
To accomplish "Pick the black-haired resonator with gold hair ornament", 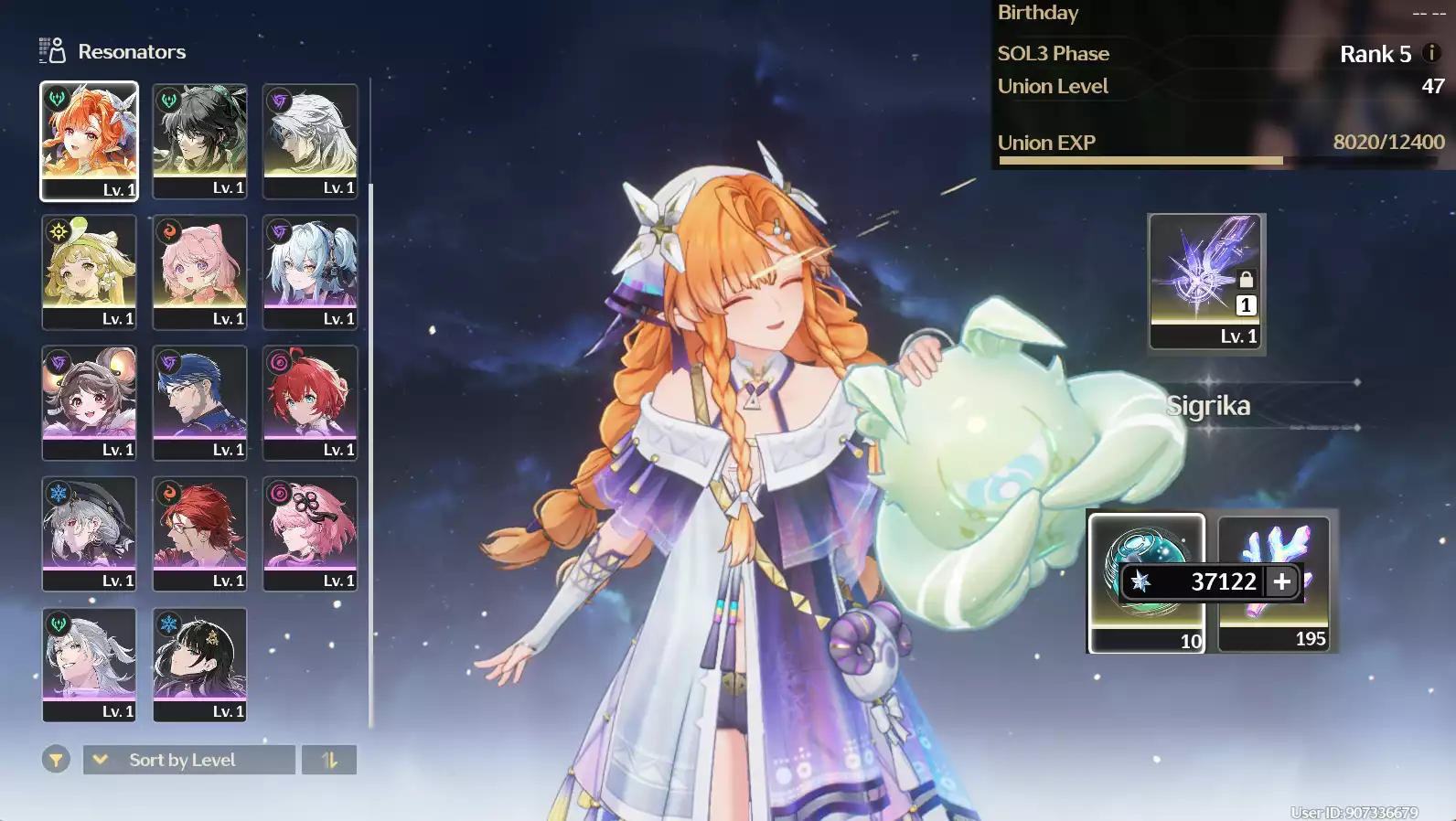I will click(x=199, y=665).
